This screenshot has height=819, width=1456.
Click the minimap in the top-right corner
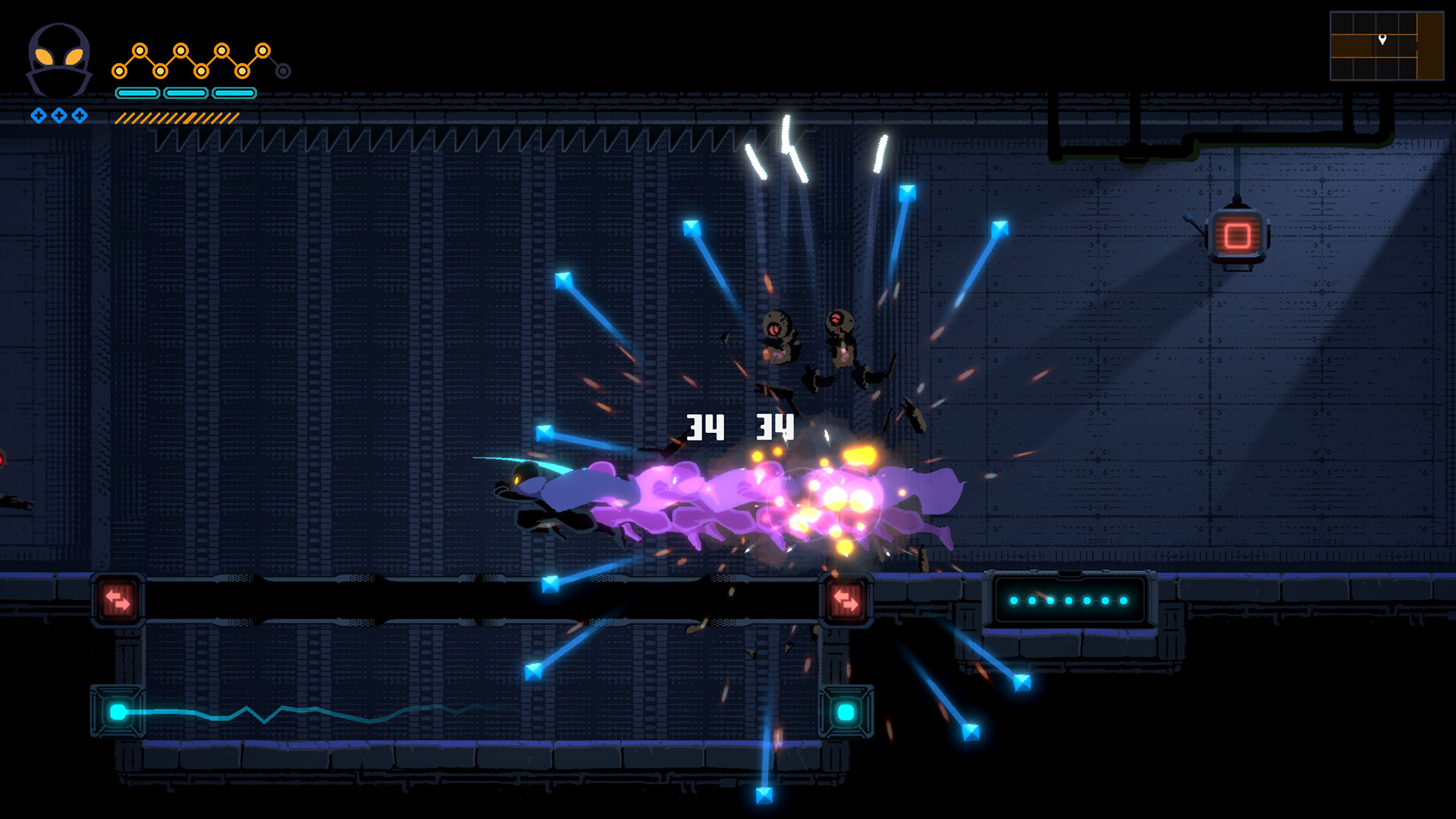pyautogui.click(x=1388, y=44)
